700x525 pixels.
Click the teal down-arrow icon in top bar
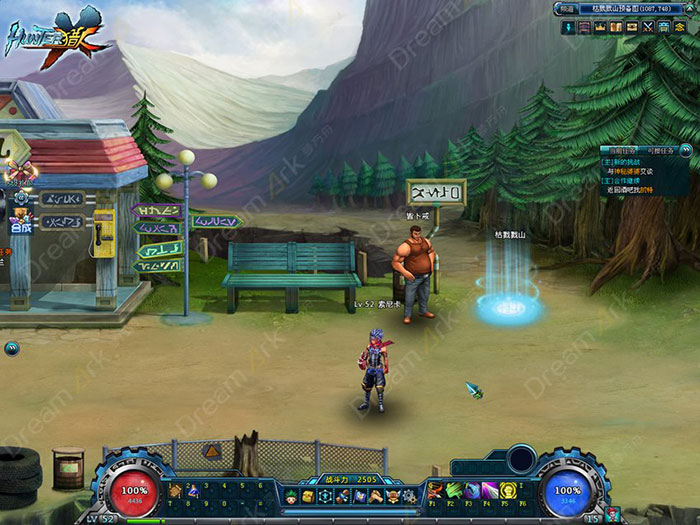(x=568, y=27)
